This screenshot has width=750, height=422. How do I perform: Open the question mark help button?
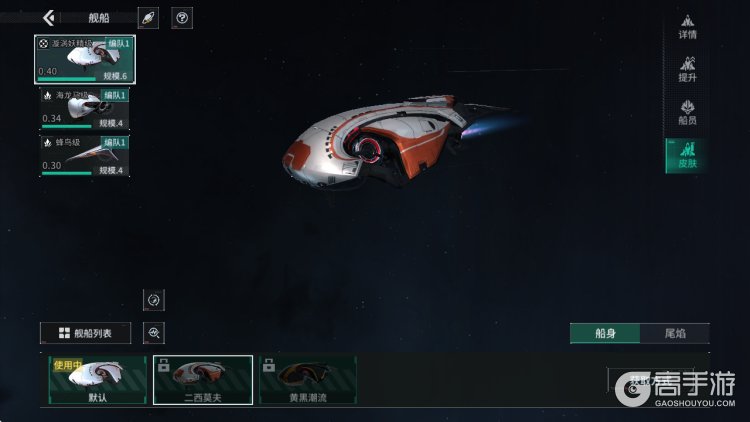pos(182,18)
